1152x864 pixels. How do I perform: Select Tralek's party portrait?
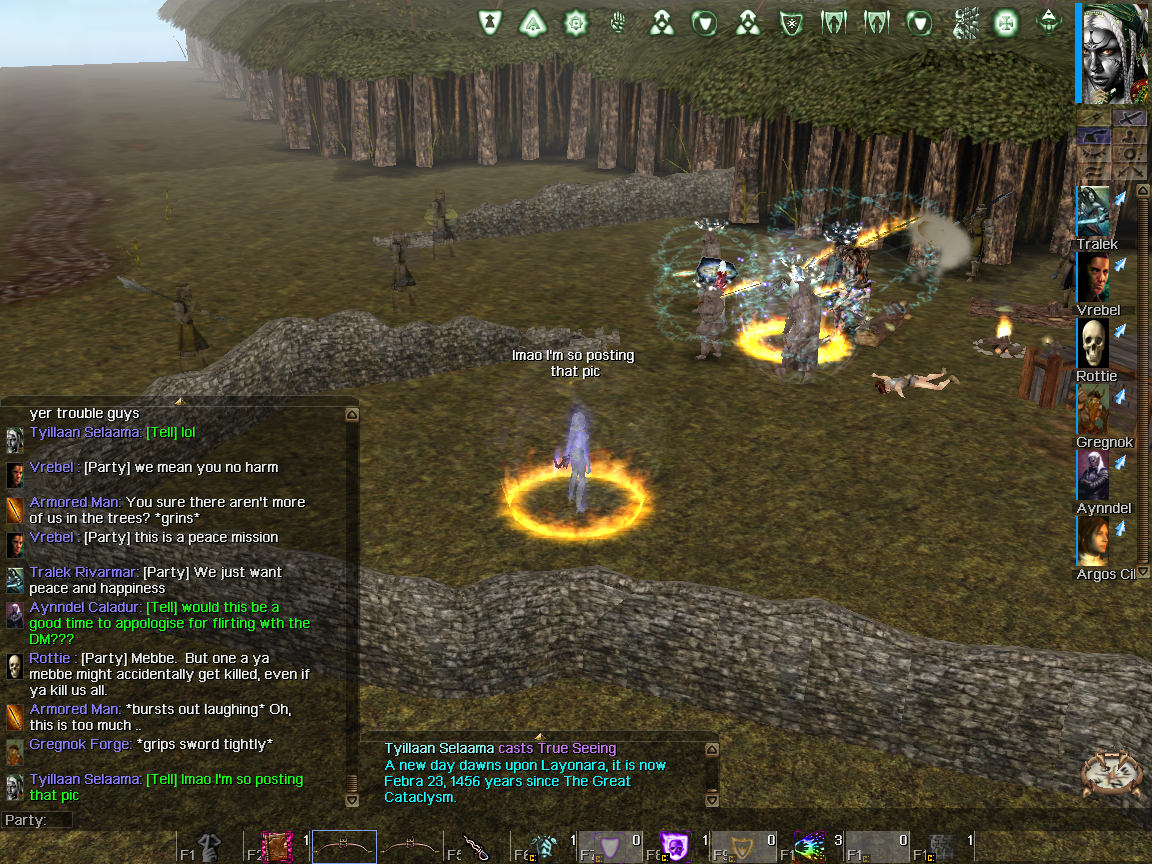coord(1094,212)
